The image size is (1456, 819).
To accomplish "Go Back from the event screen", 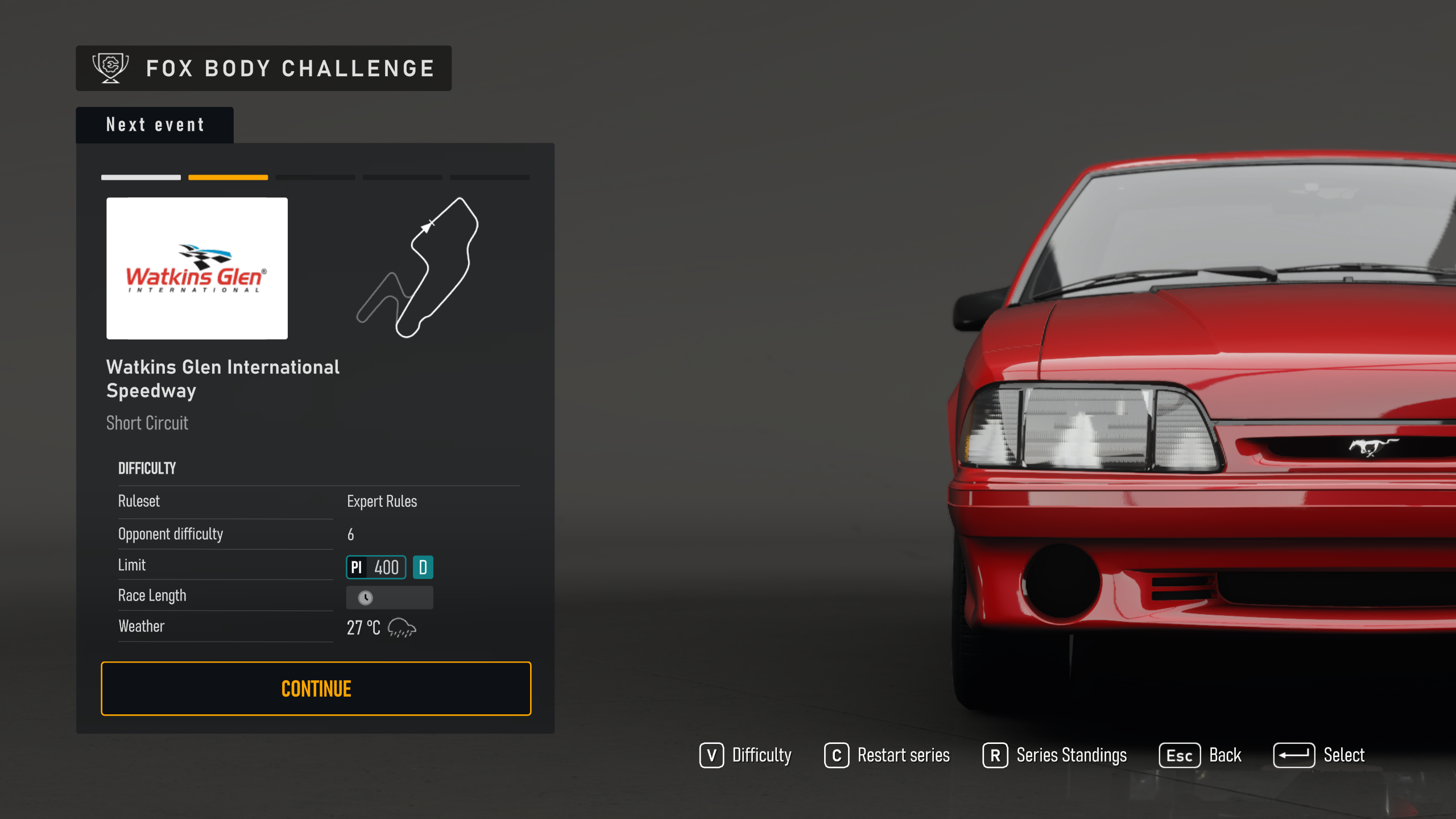I will (1201, 755).
